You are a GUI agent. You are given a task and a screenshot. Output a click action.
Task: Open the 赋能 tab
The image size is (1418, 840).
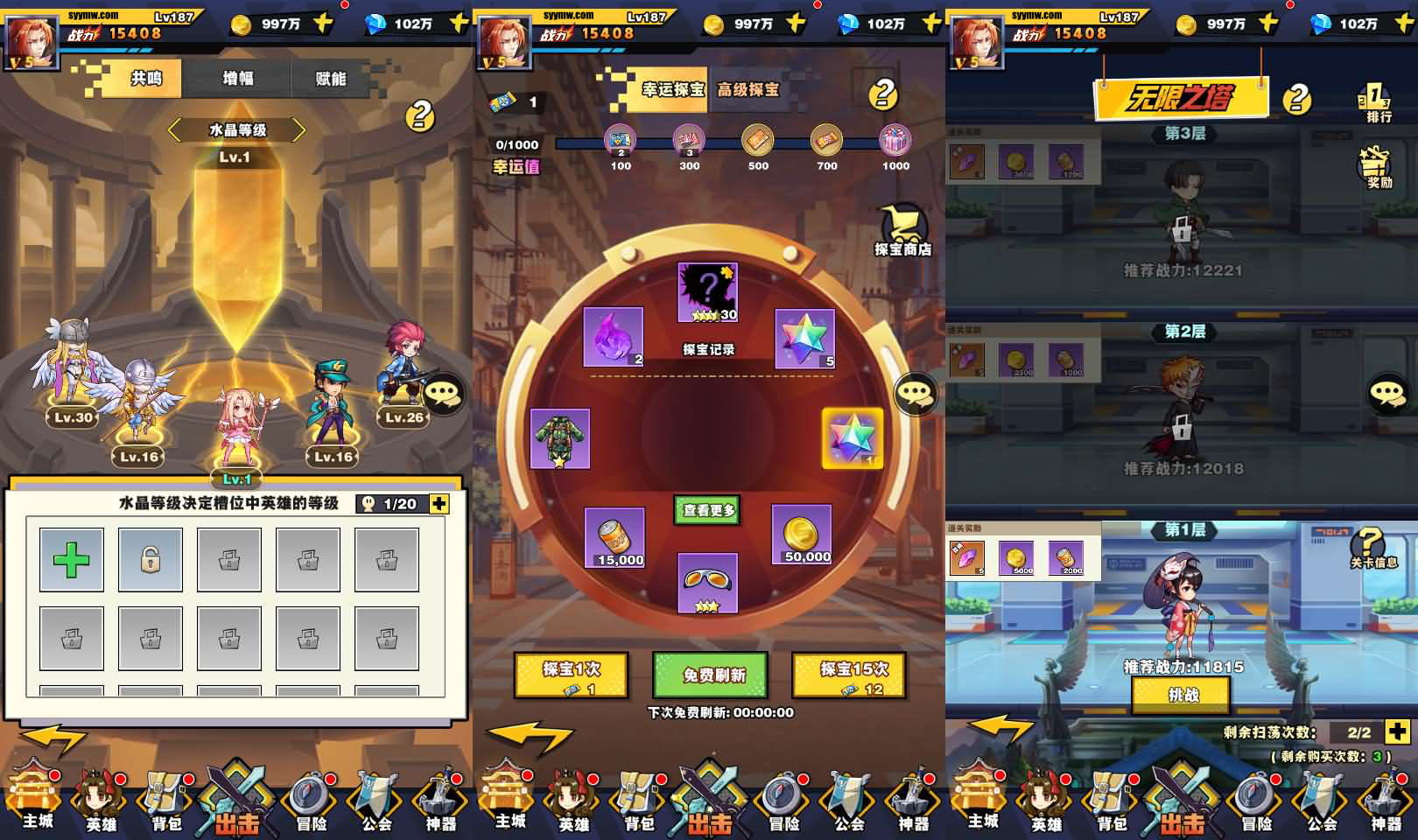[330, 79]
